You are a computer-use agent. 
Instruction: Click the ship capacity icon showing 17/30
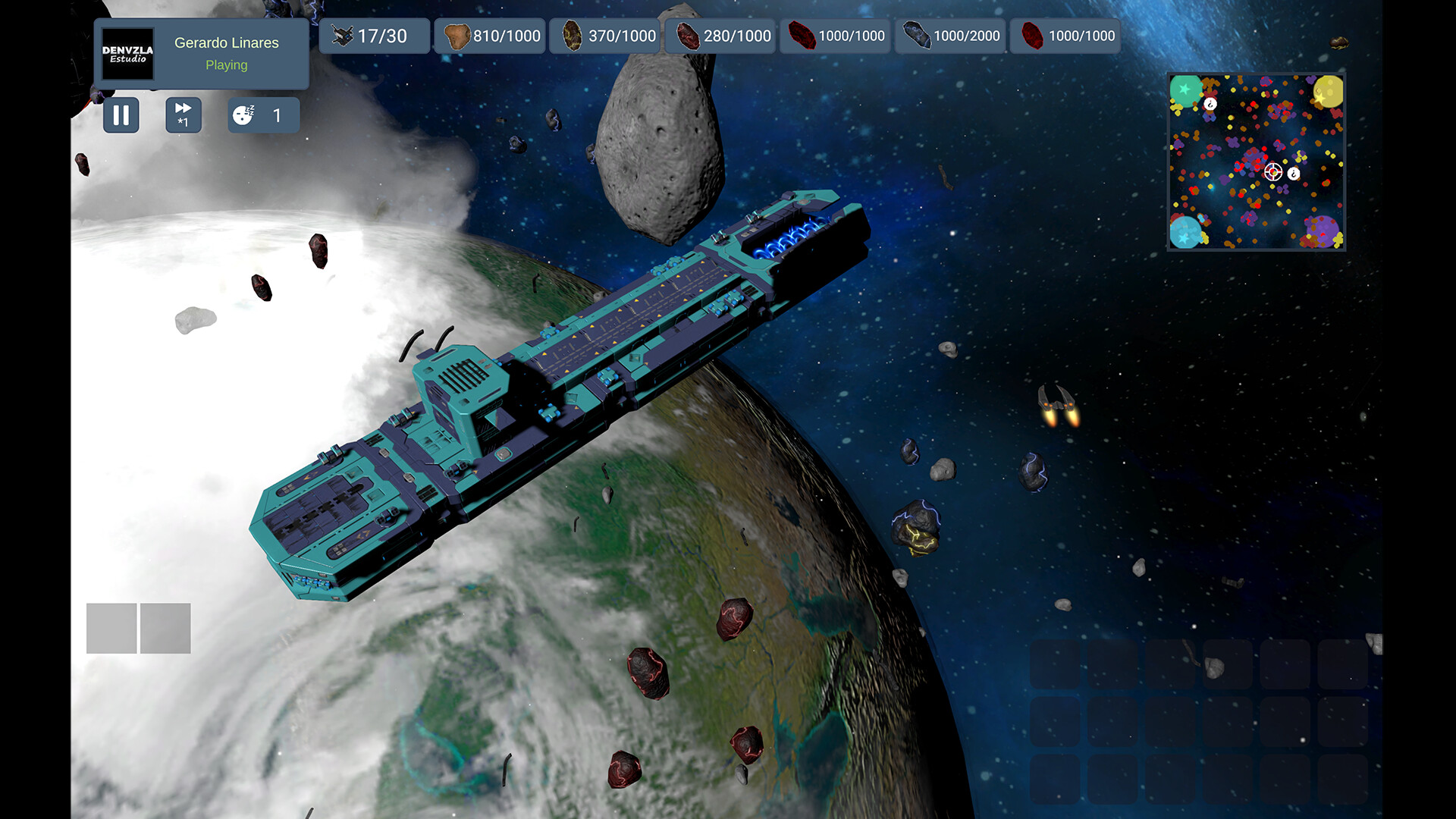tap(343, 35)
